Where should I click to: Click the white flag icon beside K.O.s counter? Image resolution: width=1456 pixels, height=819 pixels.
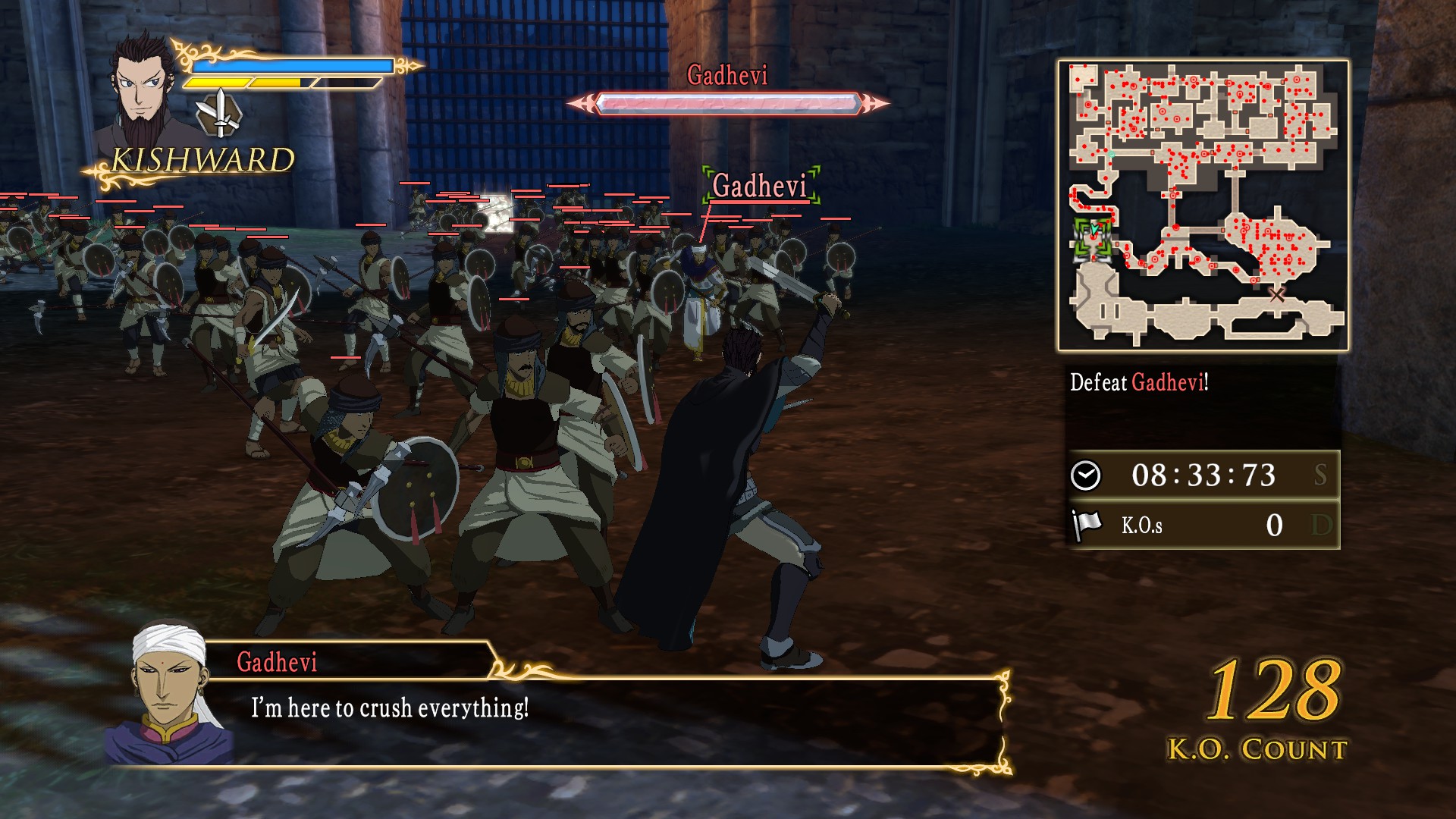(x=1087, y=523)
